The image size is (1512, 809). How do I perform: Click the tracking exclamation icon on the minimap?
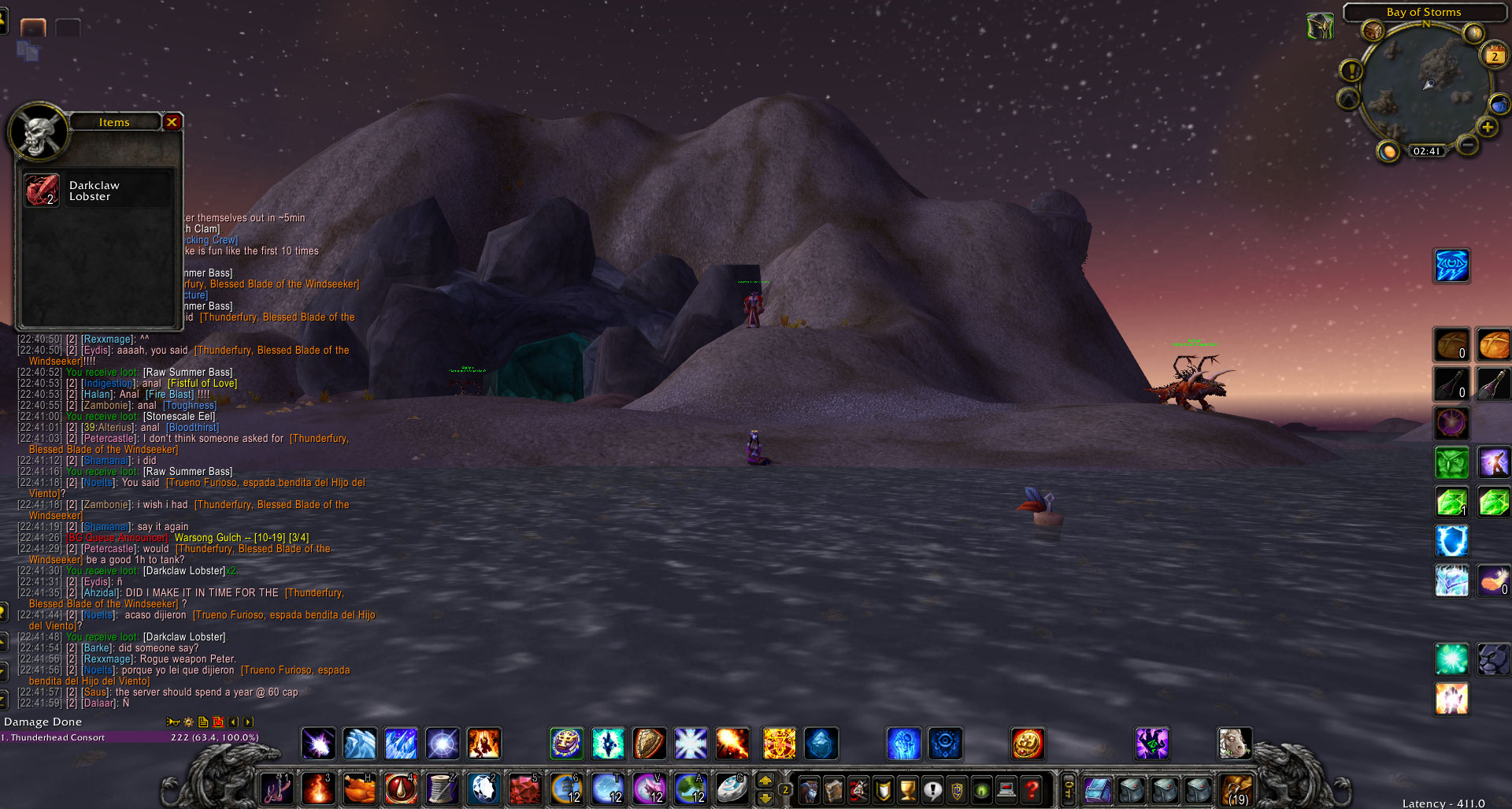tap(1351, 71)
